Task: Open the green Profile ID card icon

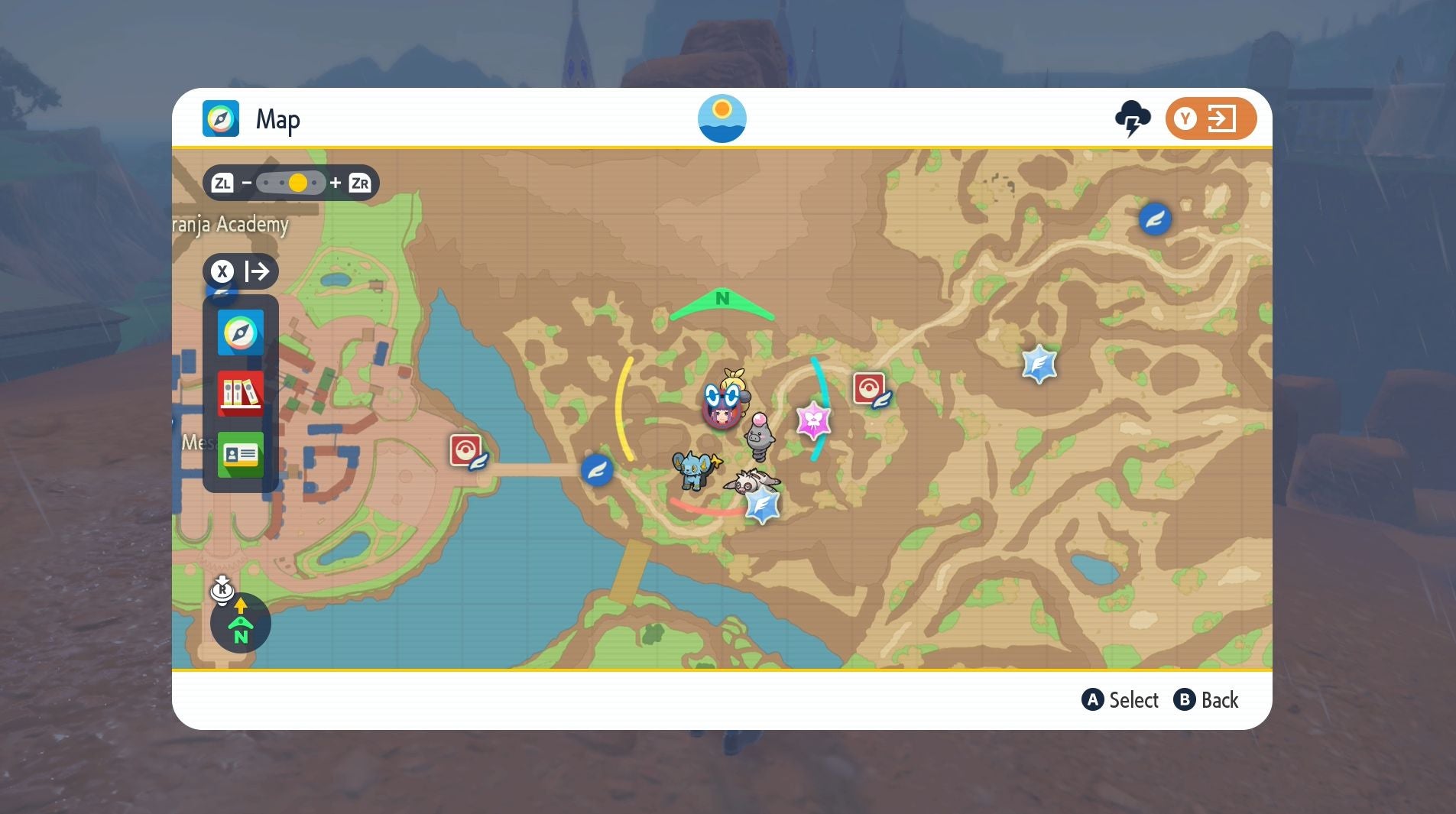Action: [240, 455]
